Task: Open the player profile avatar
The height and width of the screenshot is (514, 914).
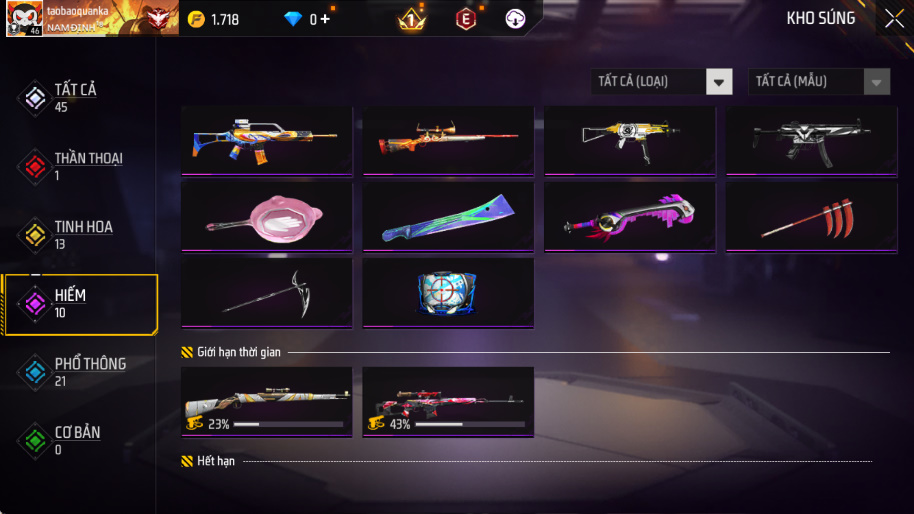Action: point(25,18)
